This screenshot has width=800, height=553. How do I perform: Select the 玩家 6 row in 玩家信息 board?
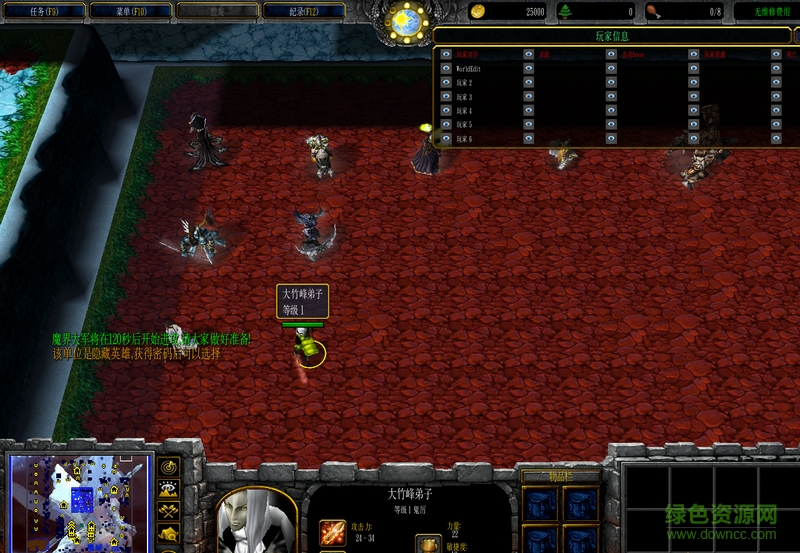pyautogui.click(x=472, y=138)
